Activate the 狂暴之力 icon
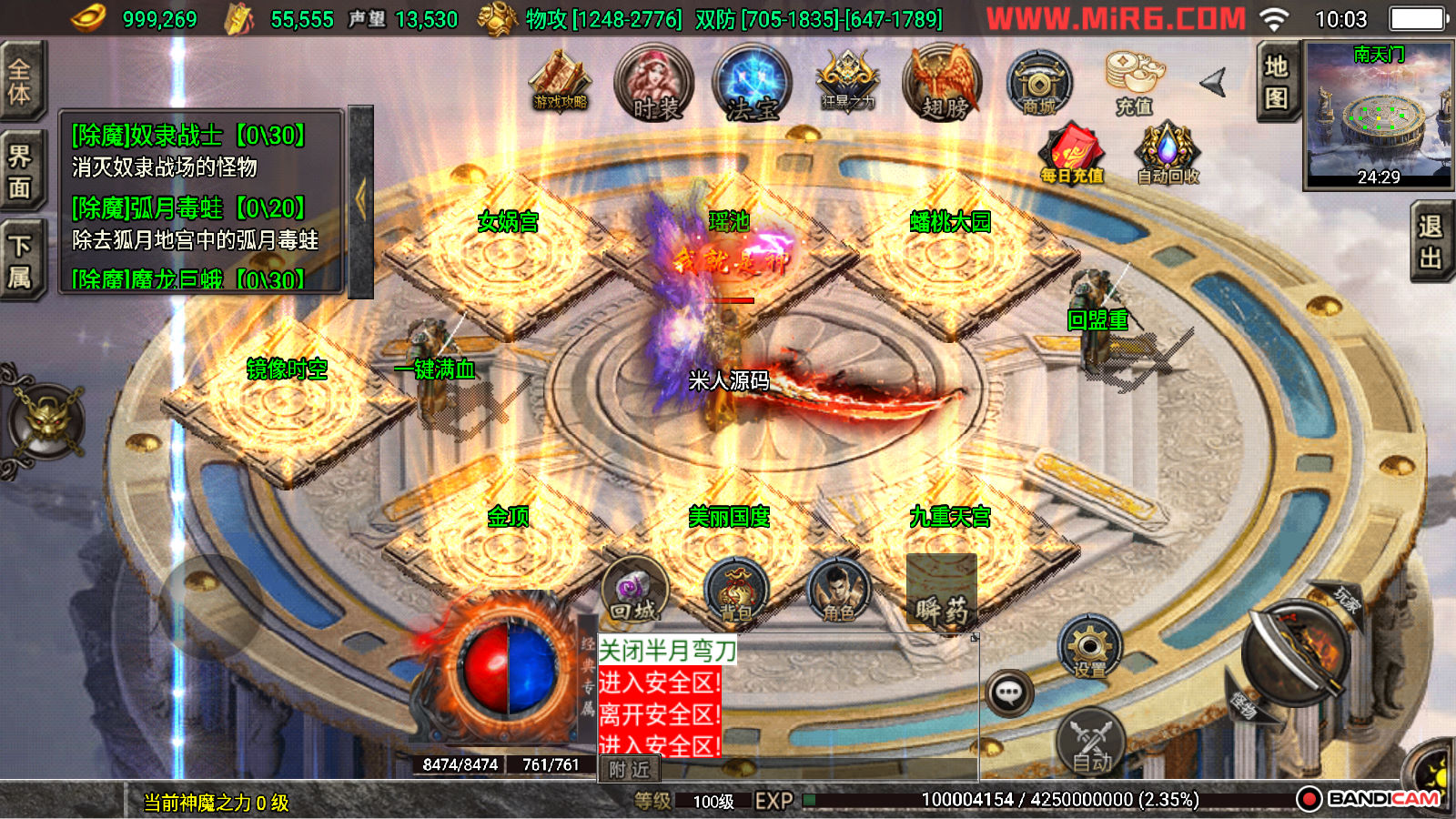Screen dimensions: 1456x819 848,82
